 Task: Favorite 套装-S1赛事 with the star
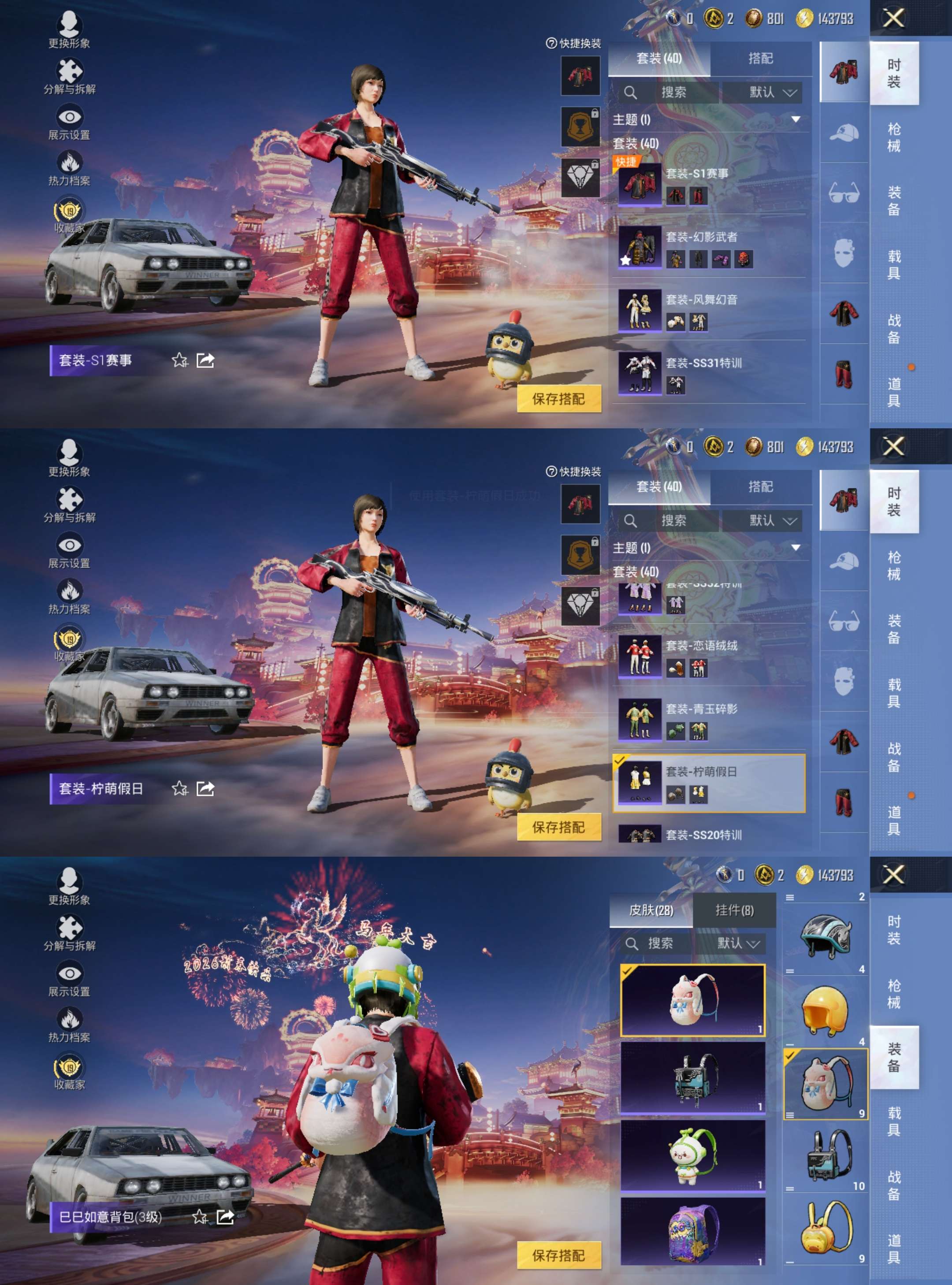tap(180, 361)
